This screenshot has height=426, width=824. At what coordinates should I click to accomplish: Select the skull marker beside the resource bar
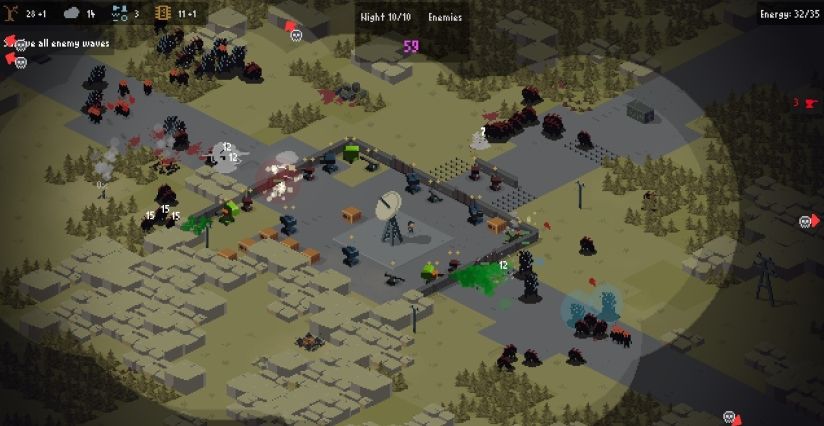coord(296,35)
